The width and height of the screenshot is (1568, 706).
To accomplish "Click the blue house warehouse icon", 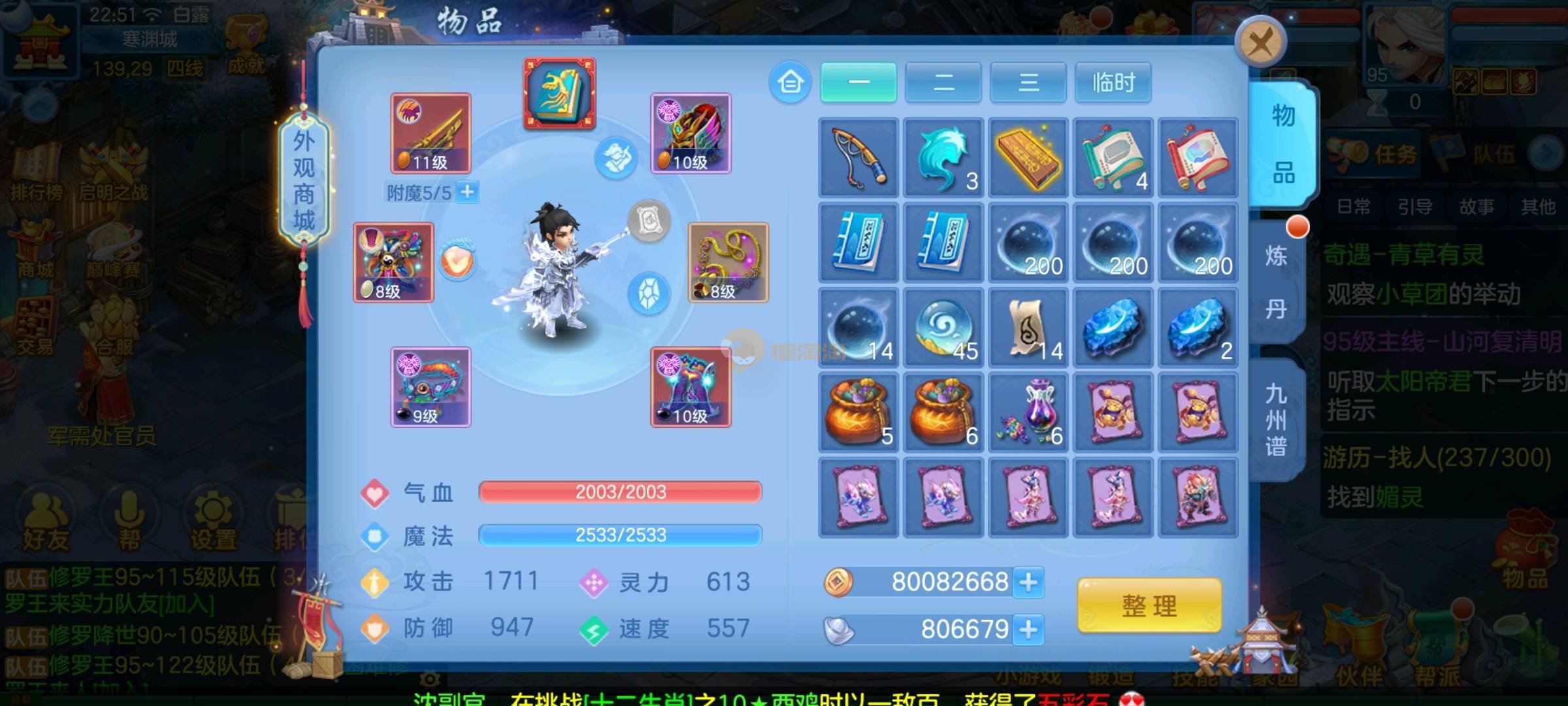I will [790, 82].
